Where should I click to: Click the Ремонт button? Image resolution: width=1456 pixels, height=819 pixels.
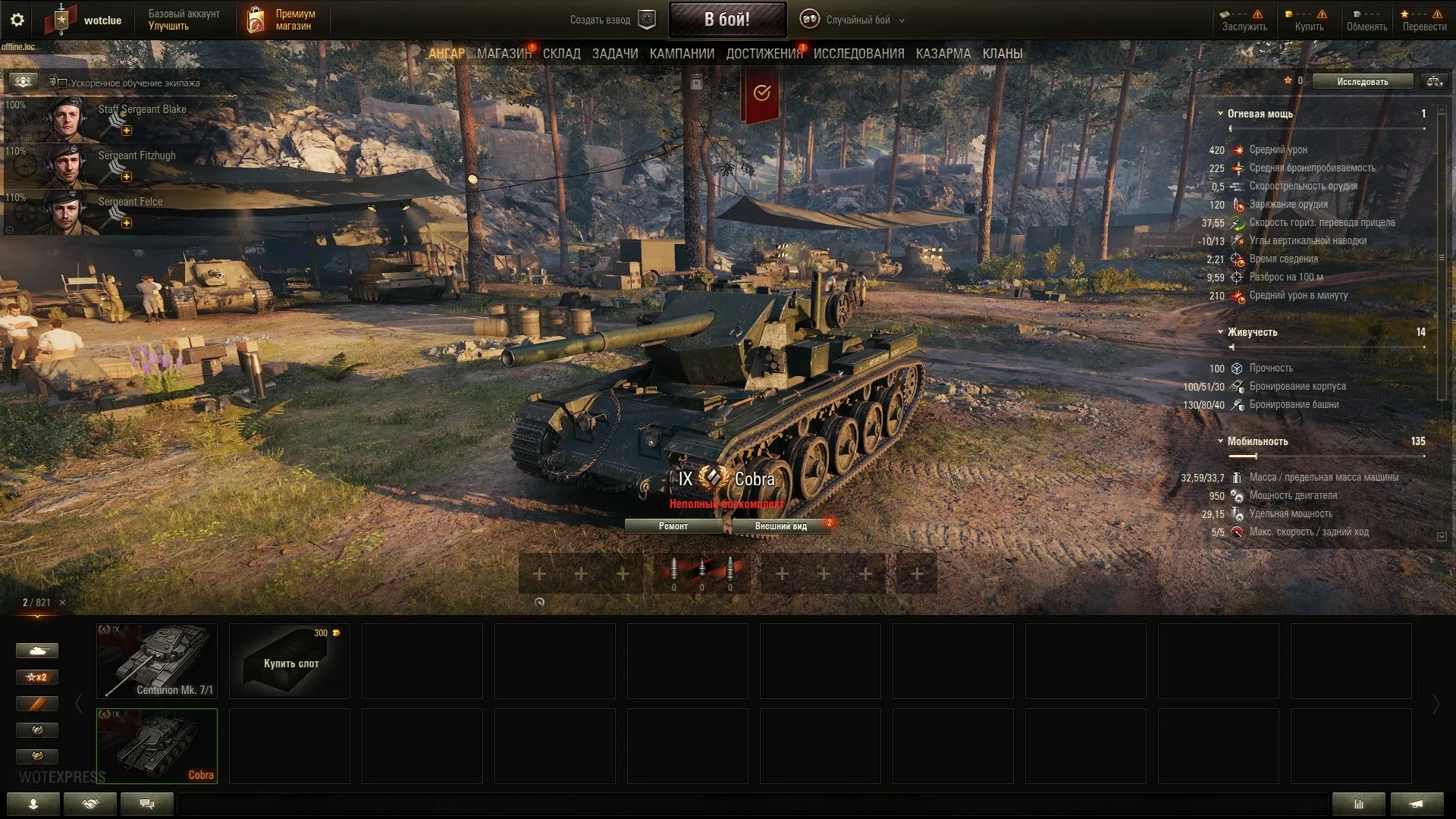click(x=673, y=526)
